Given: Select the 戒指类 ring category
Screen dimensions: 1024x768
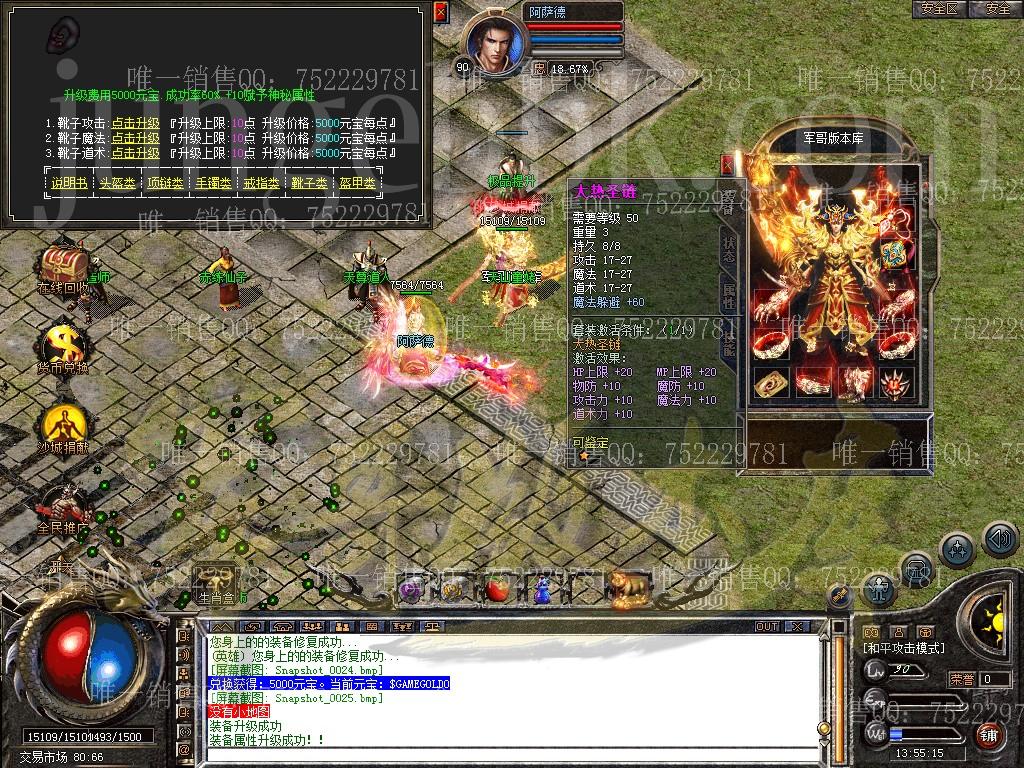Looking at the screenshot, I should [x=262, y=184].
